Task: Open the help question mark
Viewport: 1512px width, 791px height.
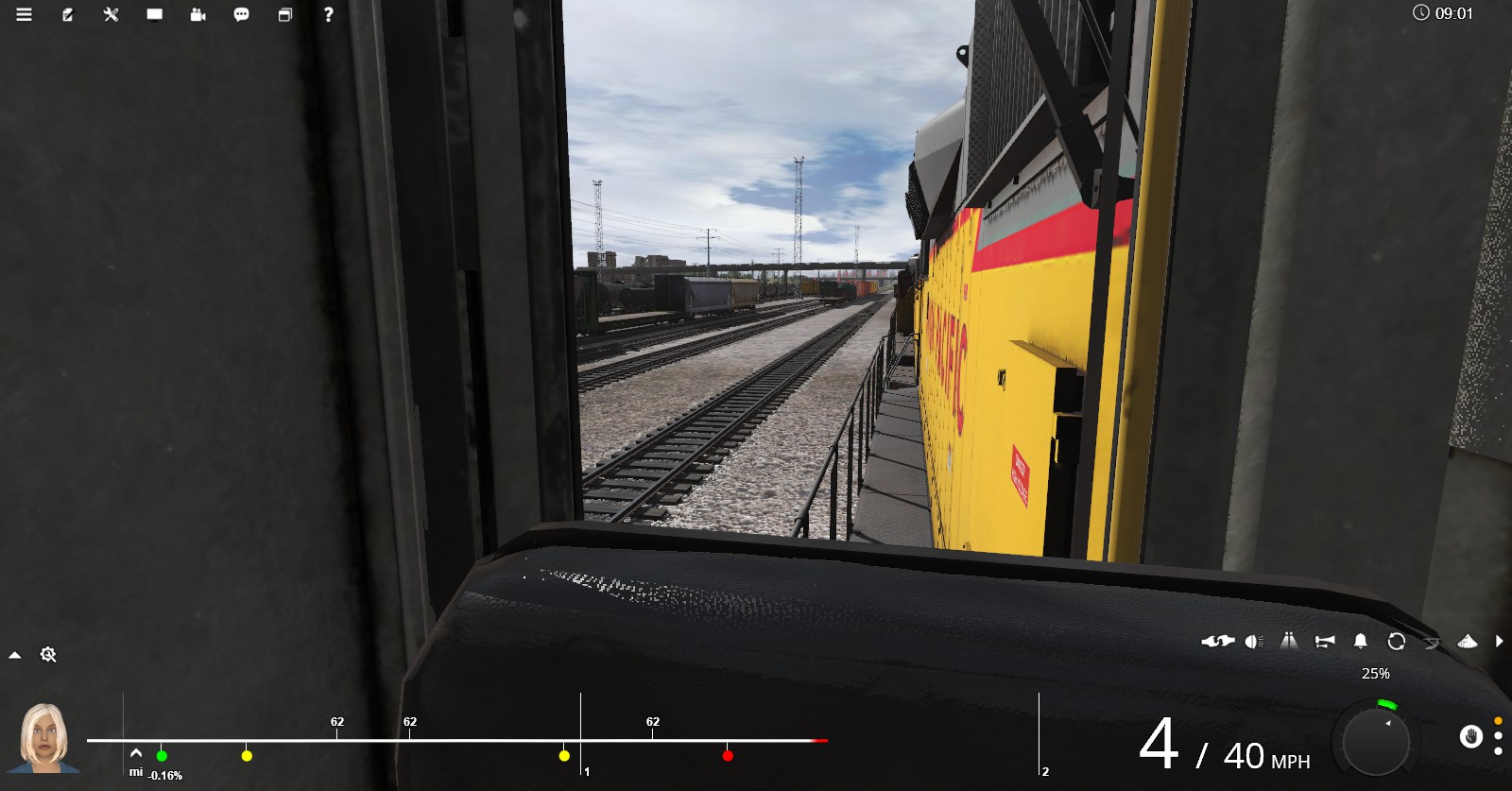Action: [x=328, y=14]
